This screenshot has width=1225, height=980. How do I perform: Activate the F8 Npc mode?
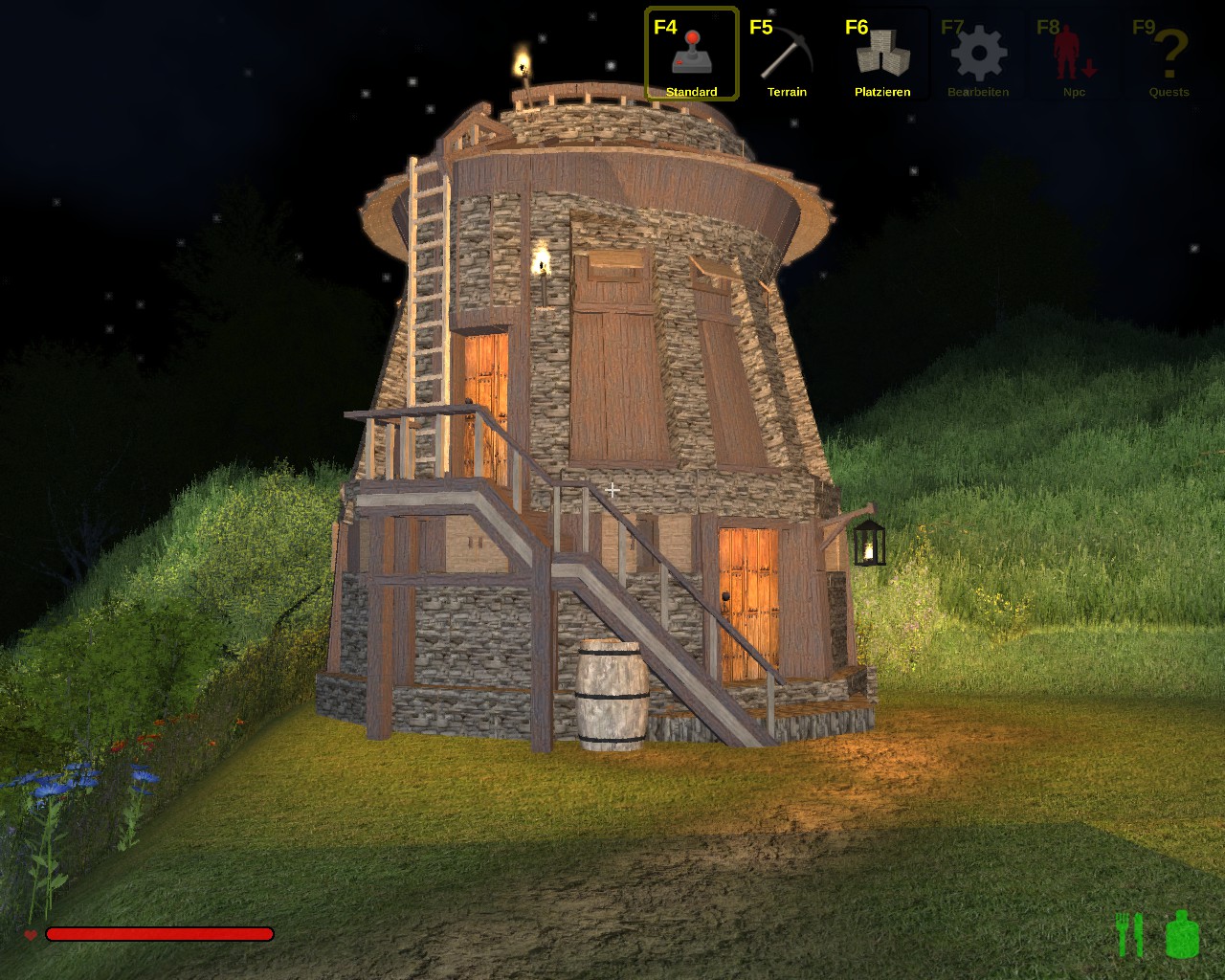tap(1074, 55)
